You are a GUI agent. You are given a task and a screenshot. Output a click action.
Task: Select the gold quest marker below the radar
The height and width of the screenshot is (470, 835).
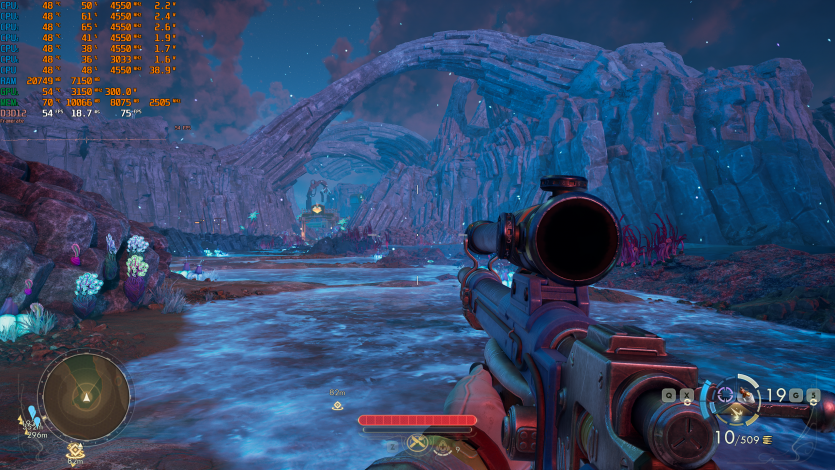pos(75,450)
